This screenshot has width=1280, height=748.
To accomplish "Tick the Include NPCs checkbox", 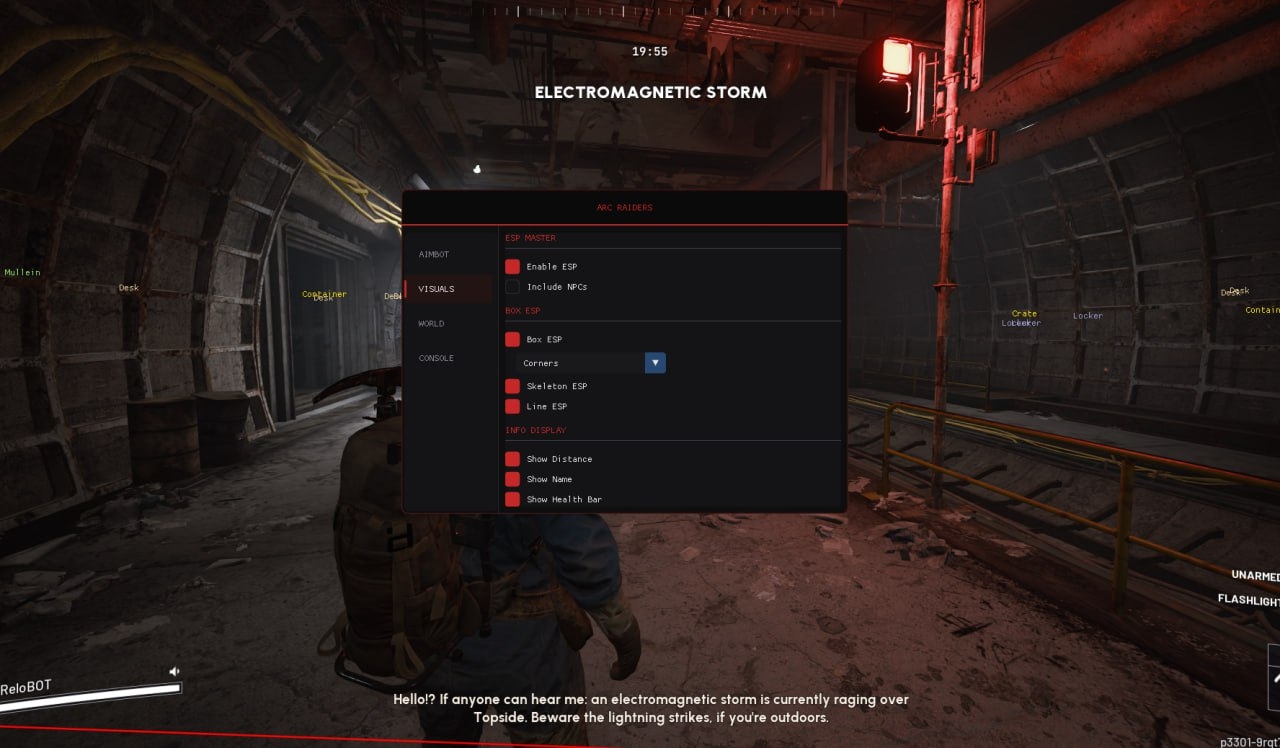I will tap(513, 287).
